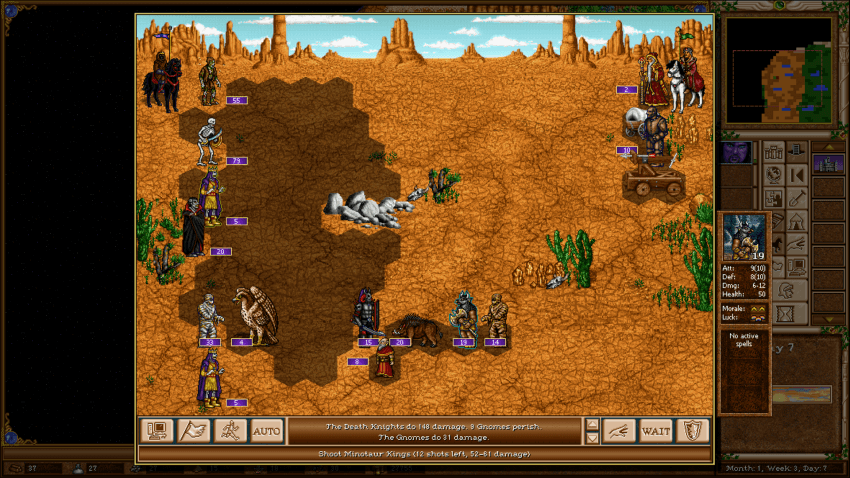
Task: Show the active unit portrait details
Action: click(x=744, y=238)
